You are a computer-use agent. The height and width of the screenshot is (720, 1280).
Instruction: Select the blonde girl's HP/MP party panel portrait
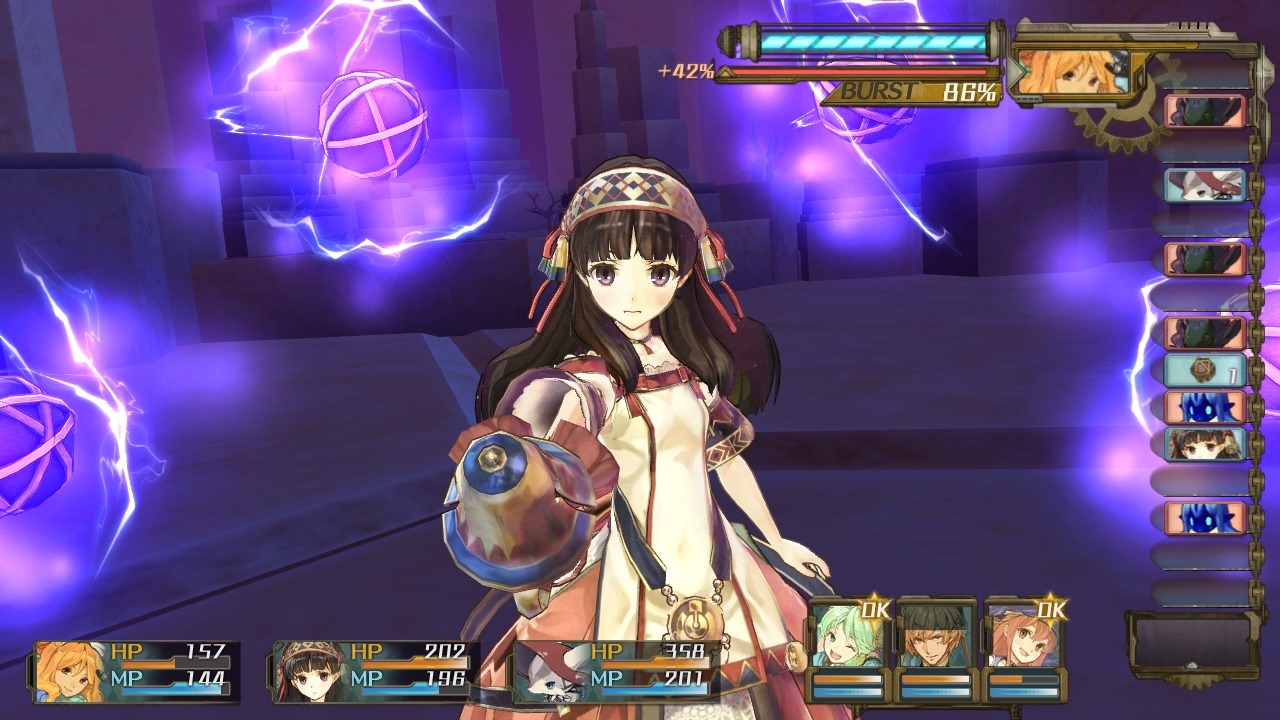[x=70, y=671]
